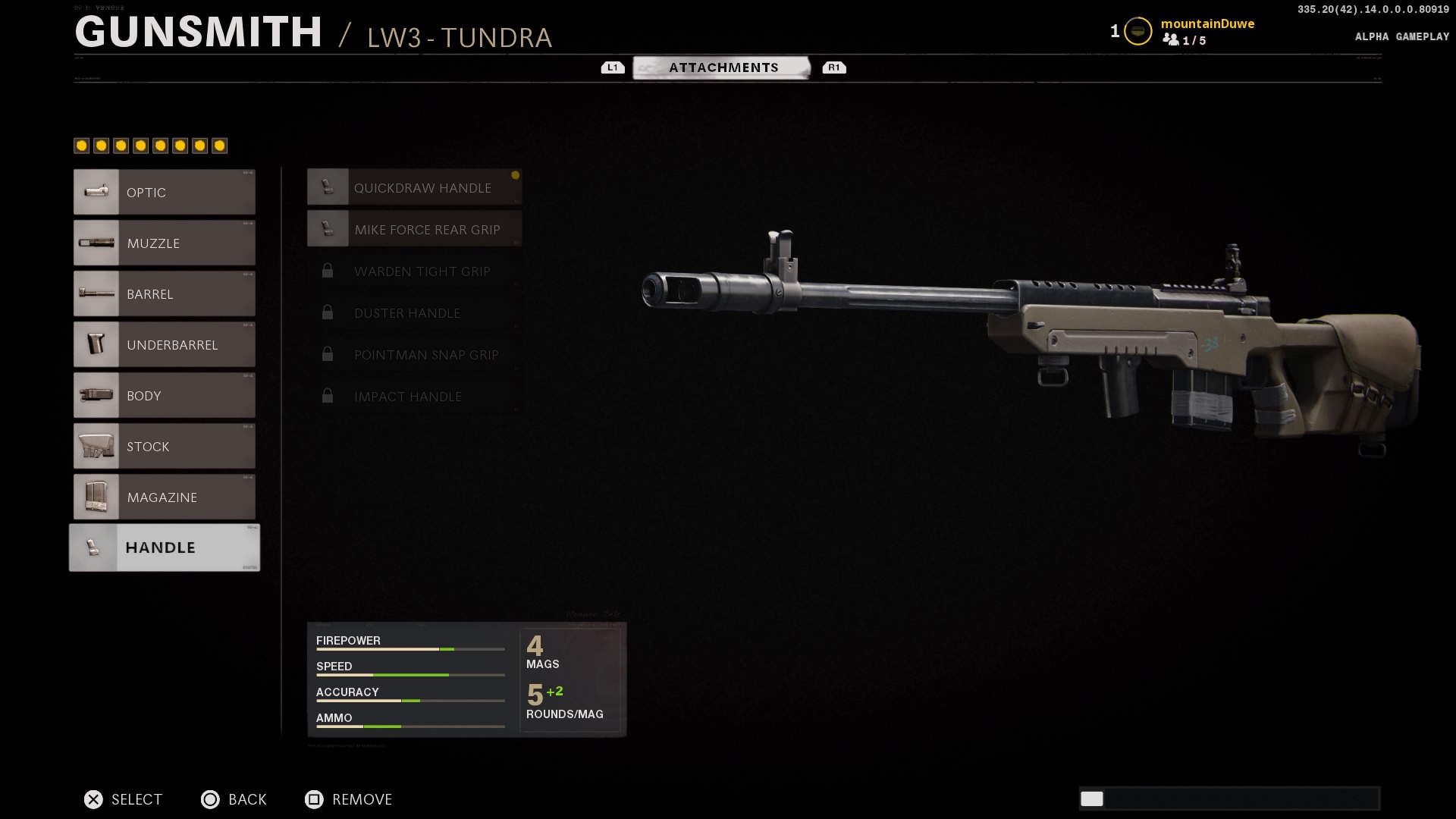
Task: Select the Muzzle attachment category icon
Action: pyautogui.click(x=96, y=243)
